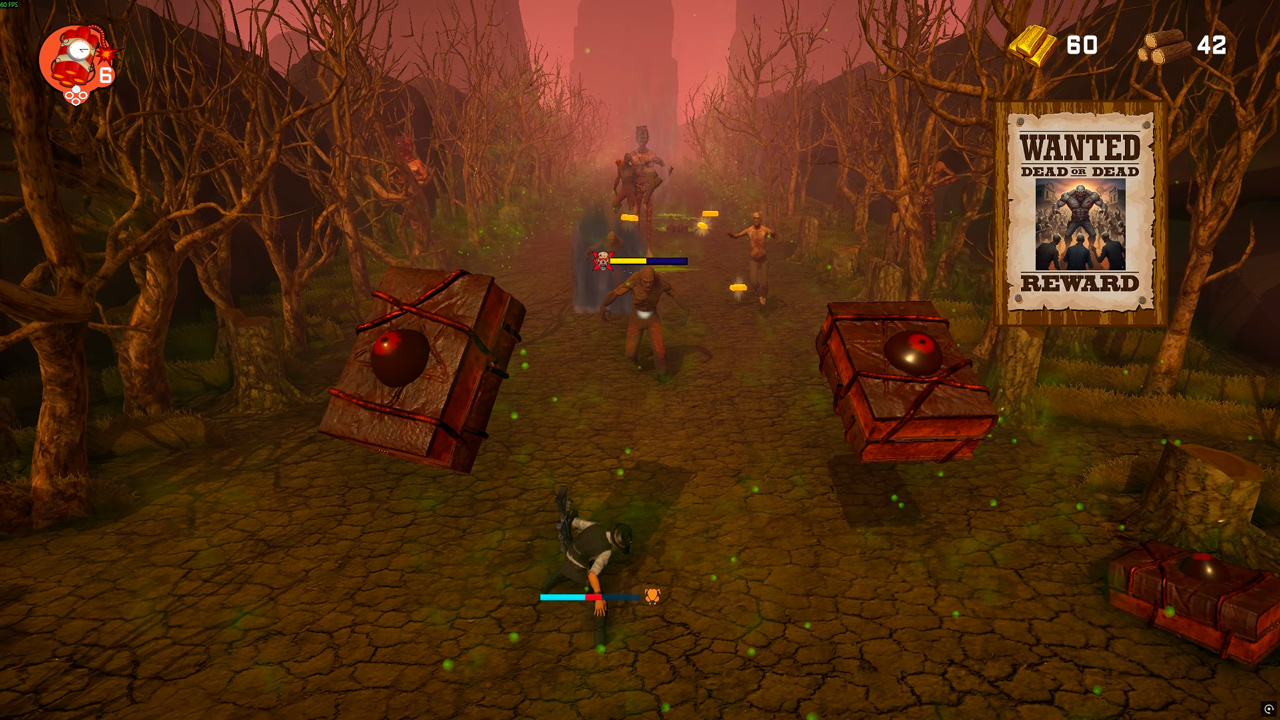Click the explosion spark on the bomb icon

[x=106, y=54]
